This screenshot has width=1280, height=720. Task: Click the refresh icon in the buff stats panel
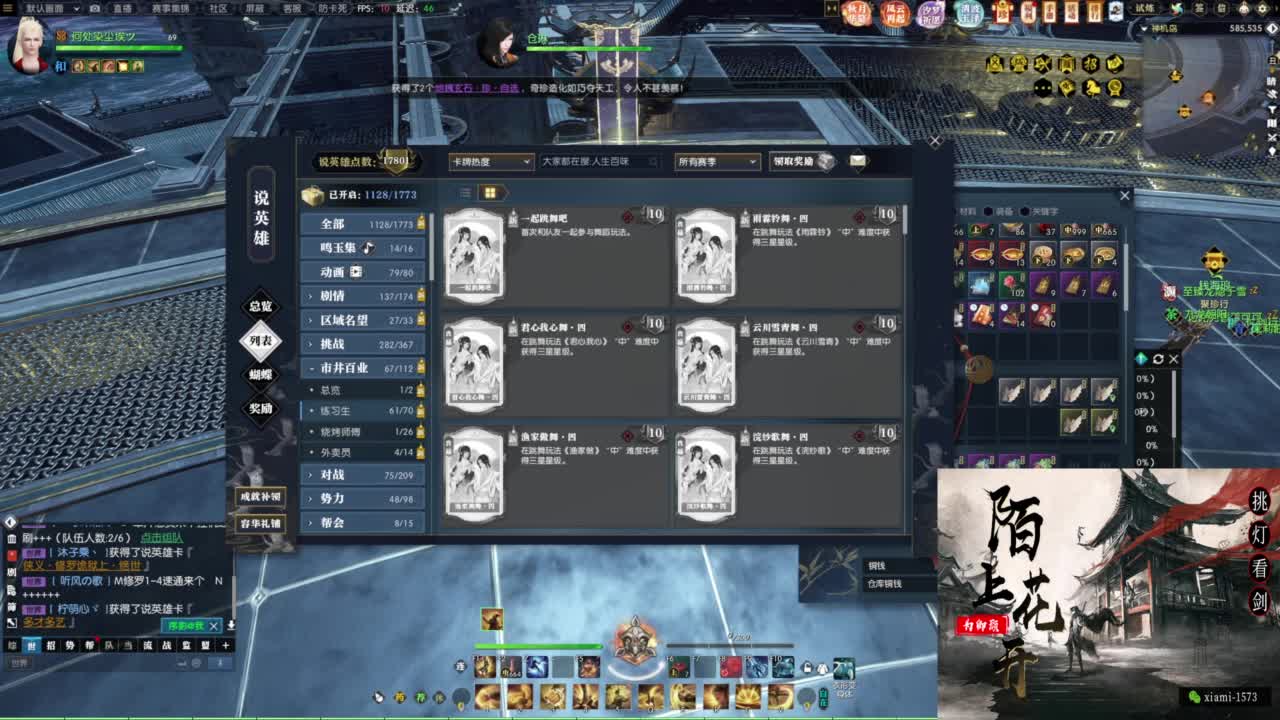click(1160, 357)
